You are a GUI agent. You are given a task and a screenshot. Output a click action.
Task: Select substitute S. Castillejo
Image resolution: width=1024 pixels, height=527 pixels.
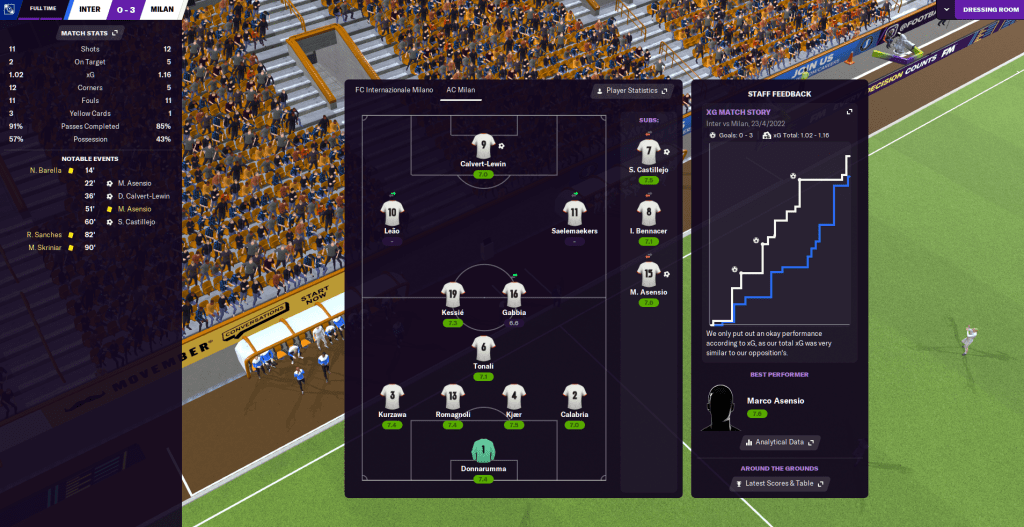[x=649, y=153]
